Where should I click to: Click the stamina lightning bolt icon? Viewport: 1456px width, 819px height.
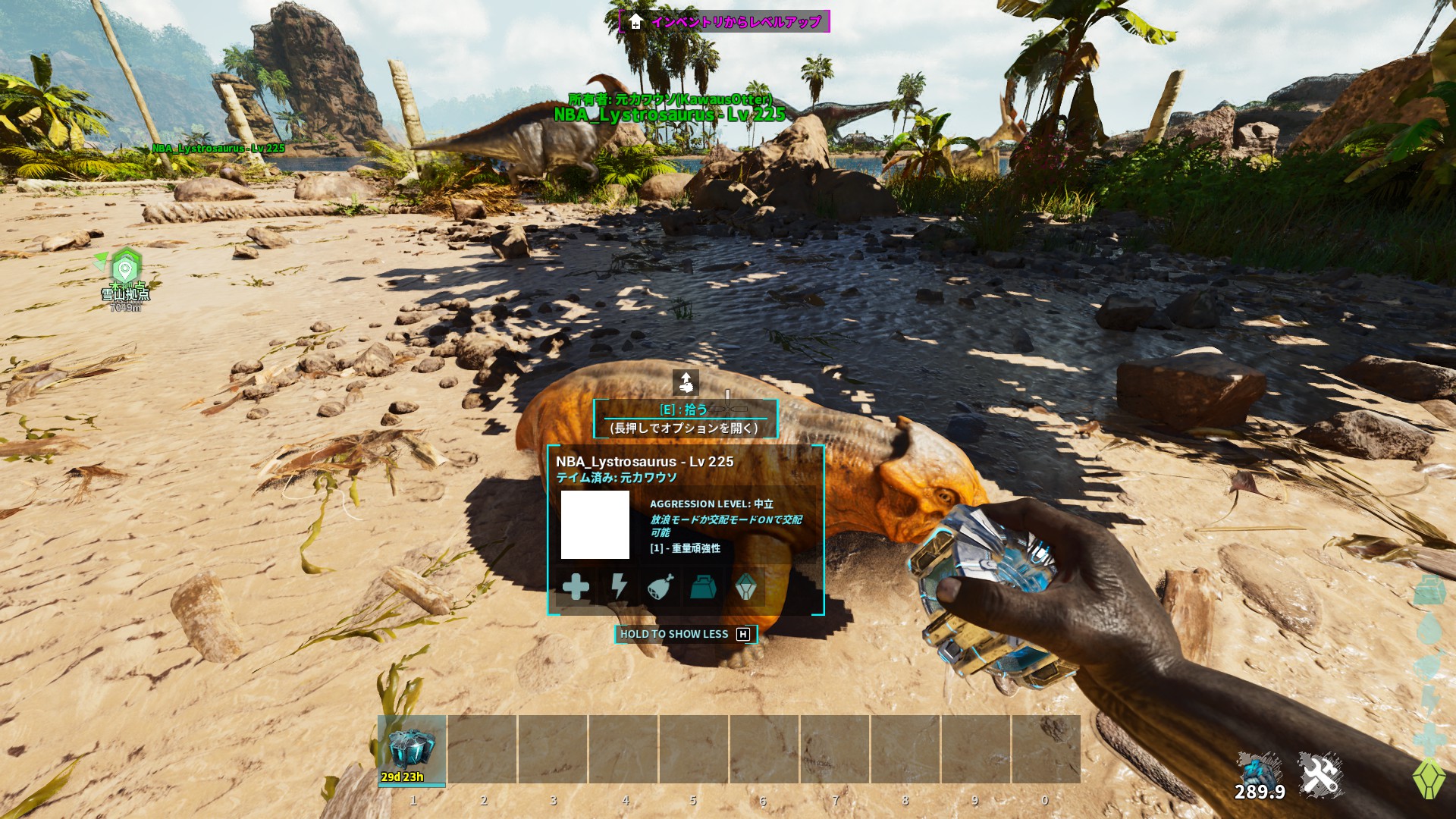619,586
